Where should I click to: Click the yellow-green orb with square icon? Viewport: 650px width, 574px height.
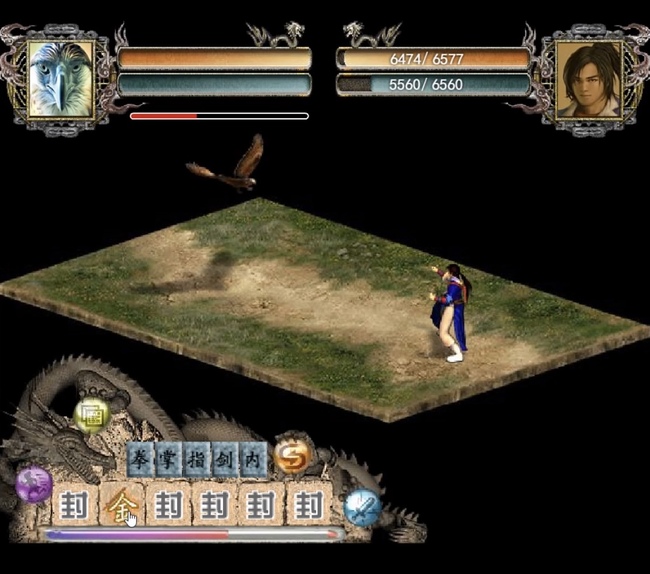point(92,414)
